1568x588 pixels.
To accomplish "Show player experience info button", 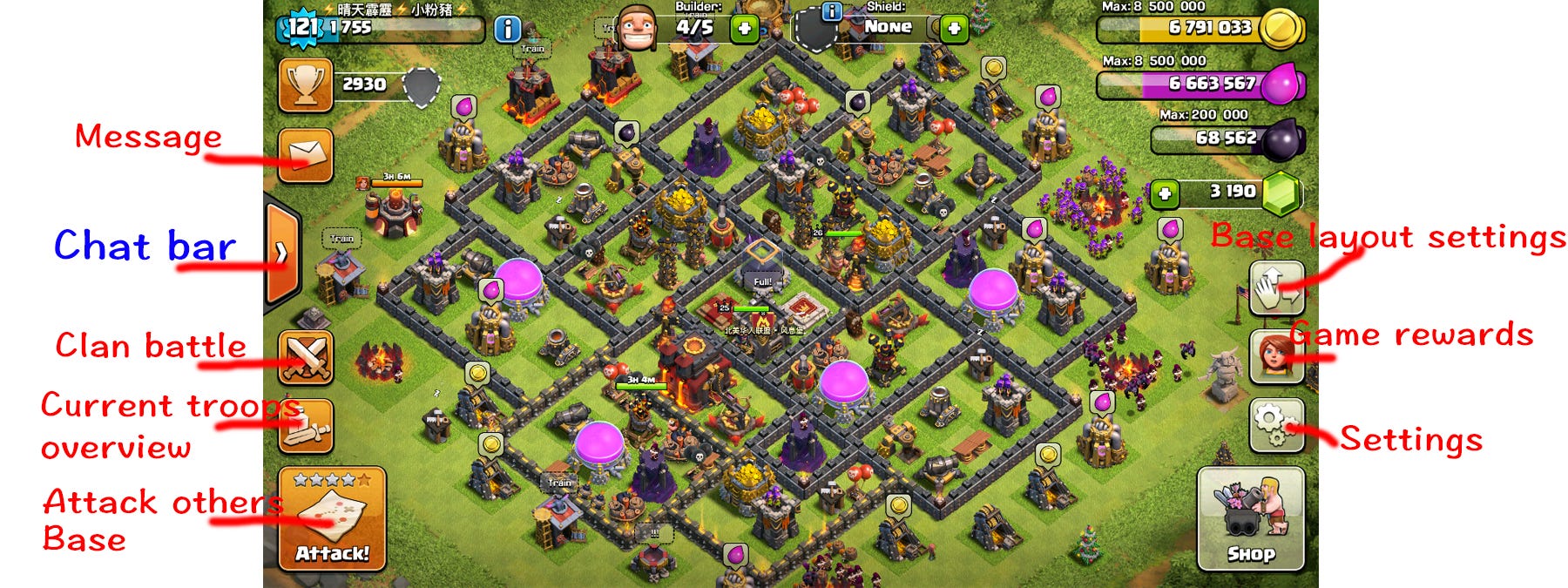I will coord(507,30).
